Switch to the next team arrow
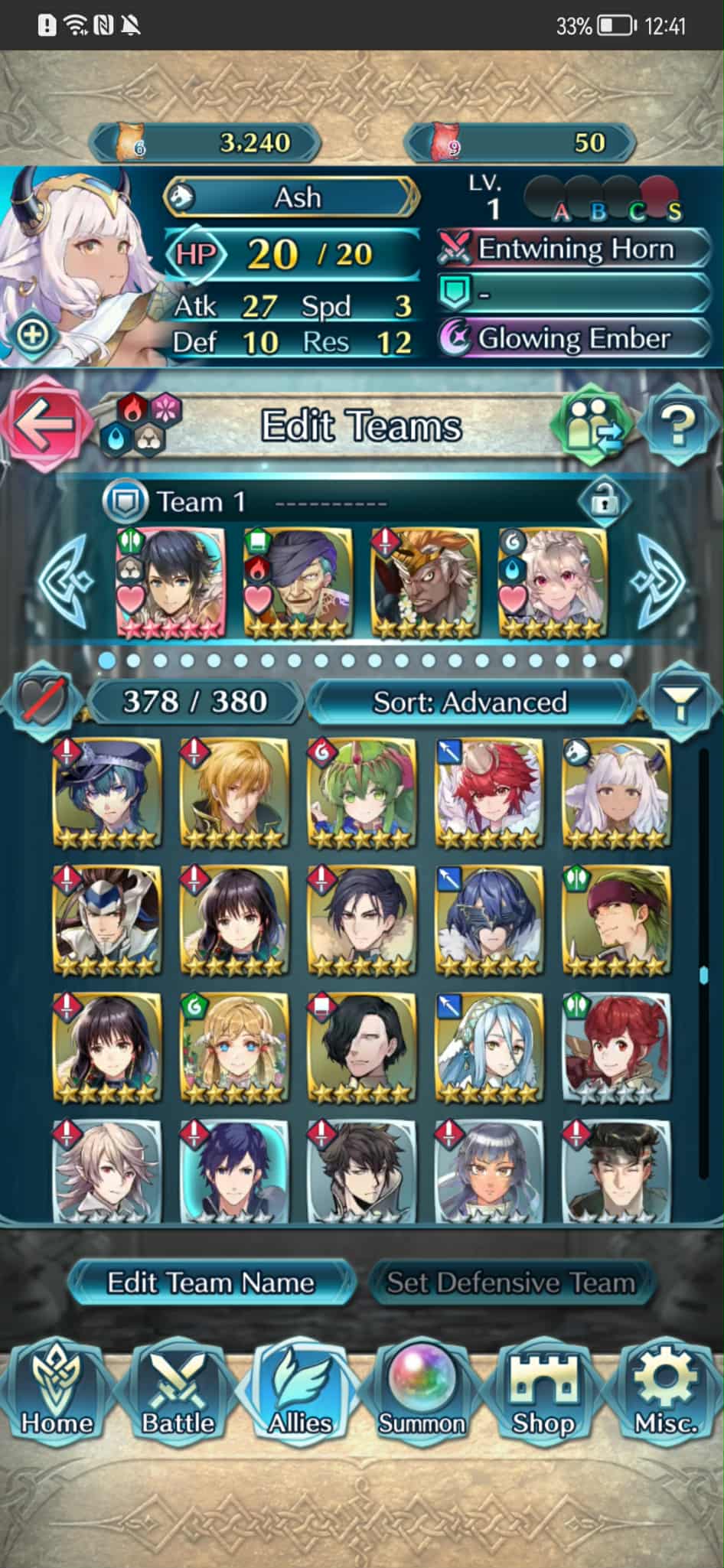Image resolution: width=724 pixels, height=1568 pixels. point(658,582)
